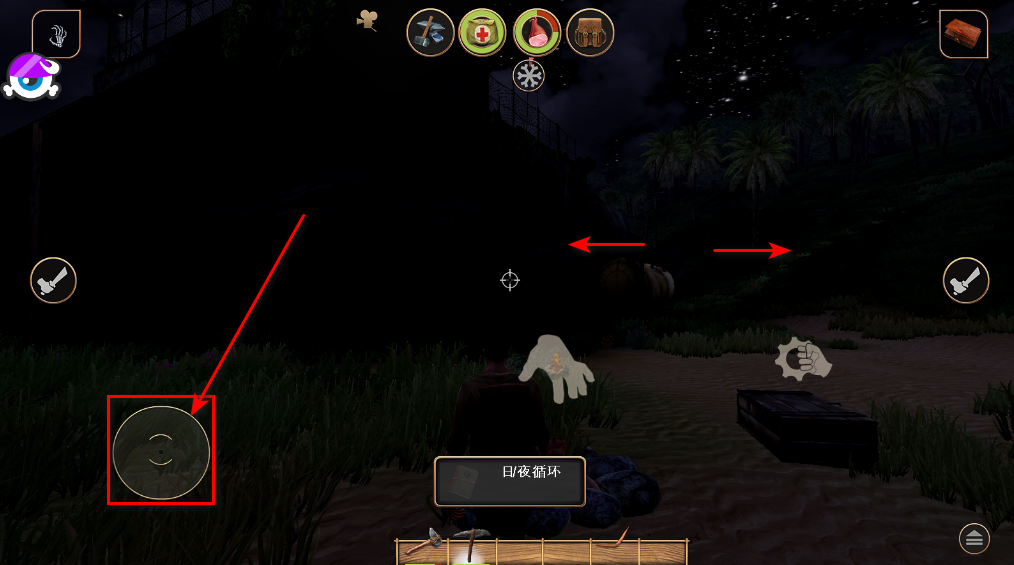Select the pickaxe hotbar slot
This screenshot has width=1014, height=565.
[468, 547]
